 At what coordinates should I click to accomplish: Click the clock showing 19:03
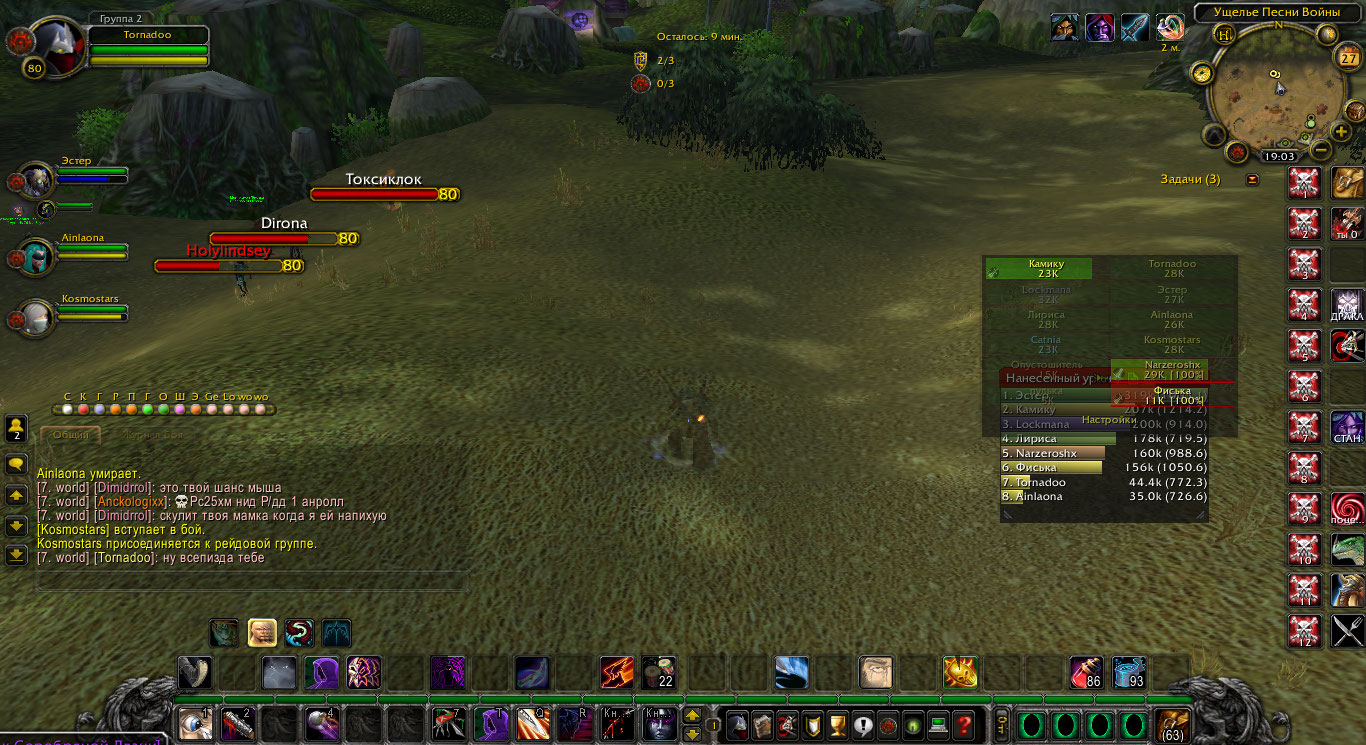click(1279, 156)
